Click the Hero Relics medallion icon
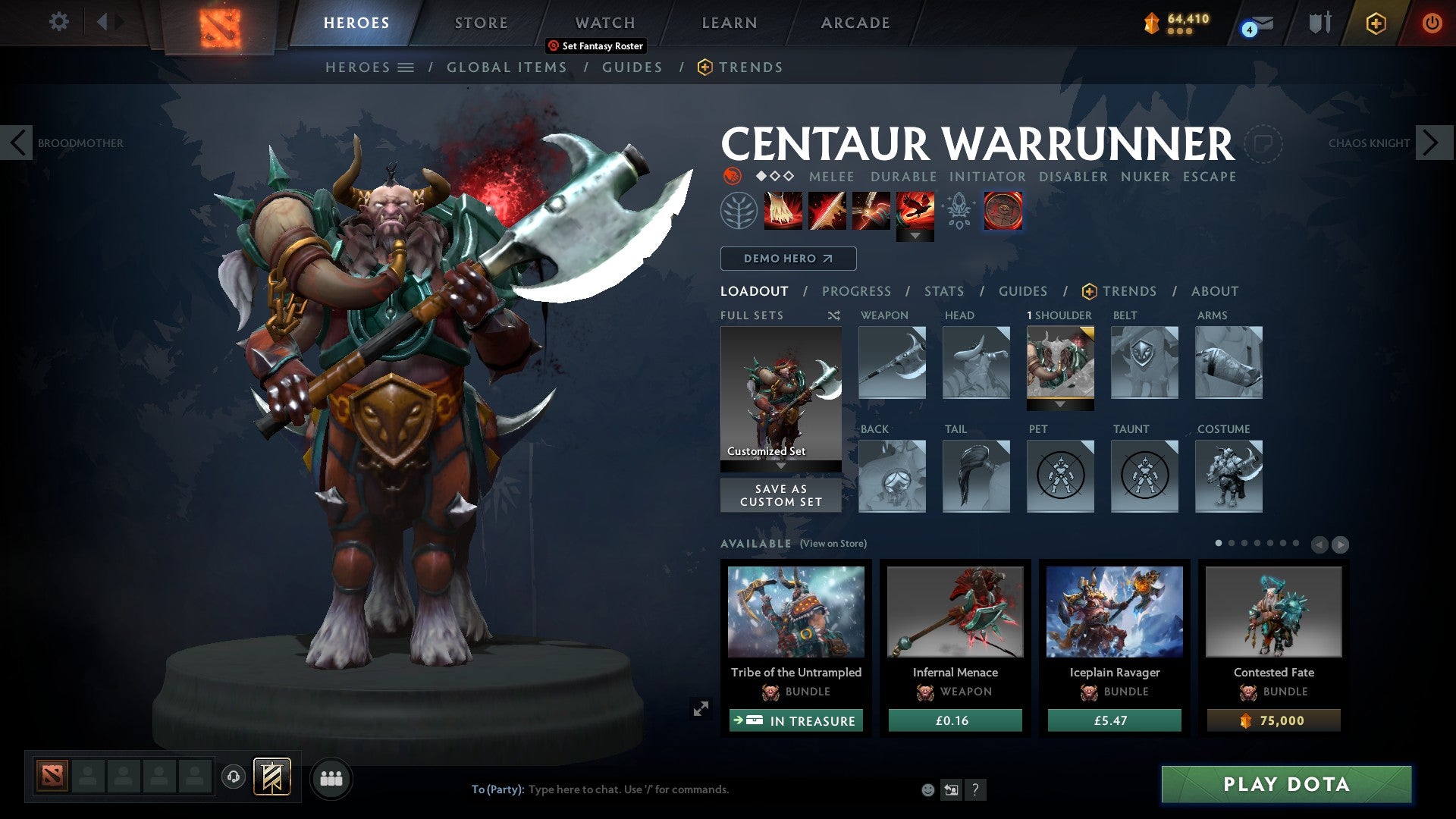 point(1003,210)
